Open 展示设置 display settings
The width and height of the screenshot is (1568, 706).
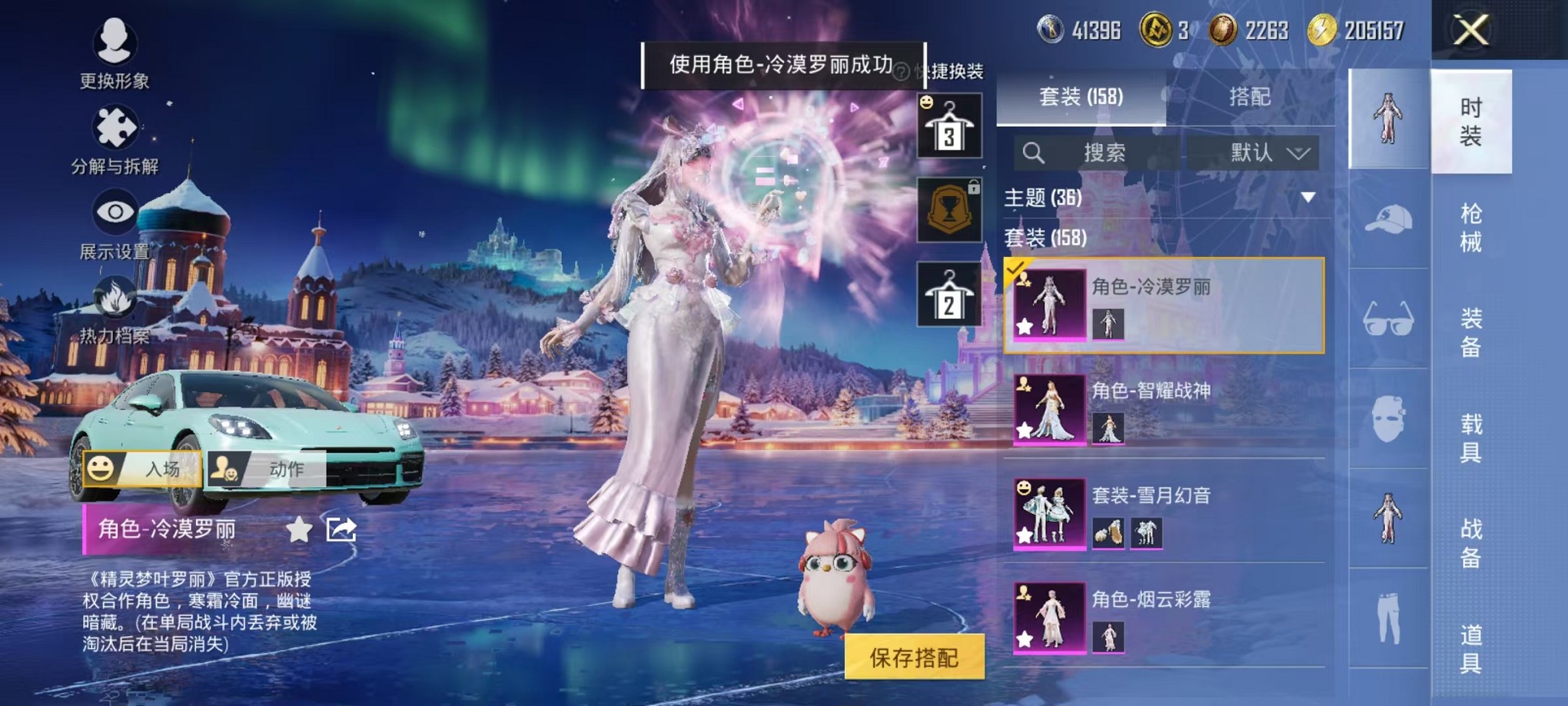114,213
